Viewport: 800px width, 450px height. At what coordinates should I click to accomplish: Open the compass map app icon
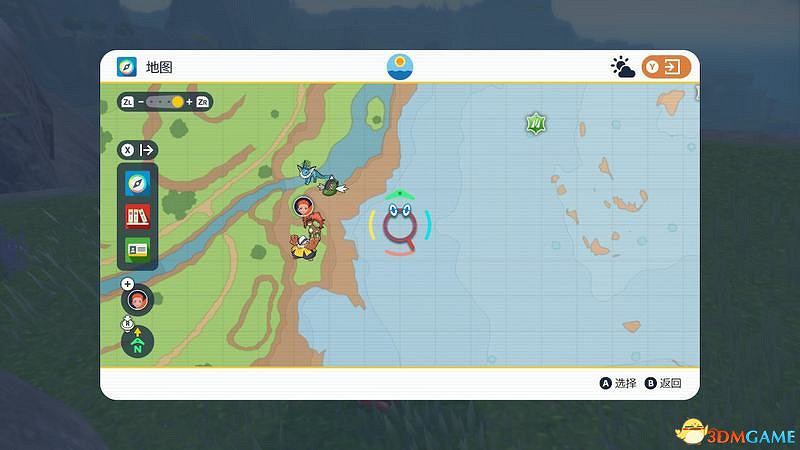click(137, 184)
